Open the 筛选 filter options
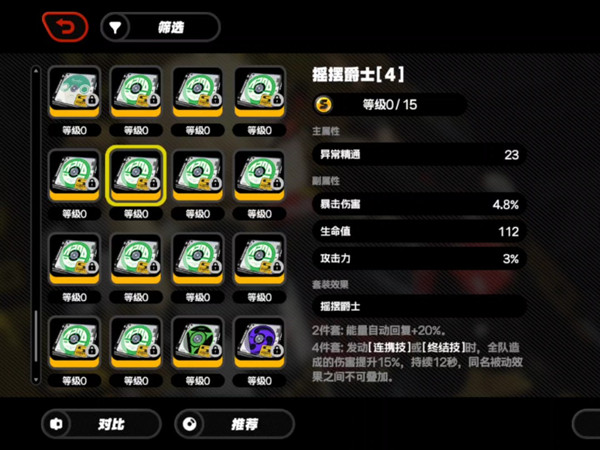The image size is (600, 450). [160, 27]
